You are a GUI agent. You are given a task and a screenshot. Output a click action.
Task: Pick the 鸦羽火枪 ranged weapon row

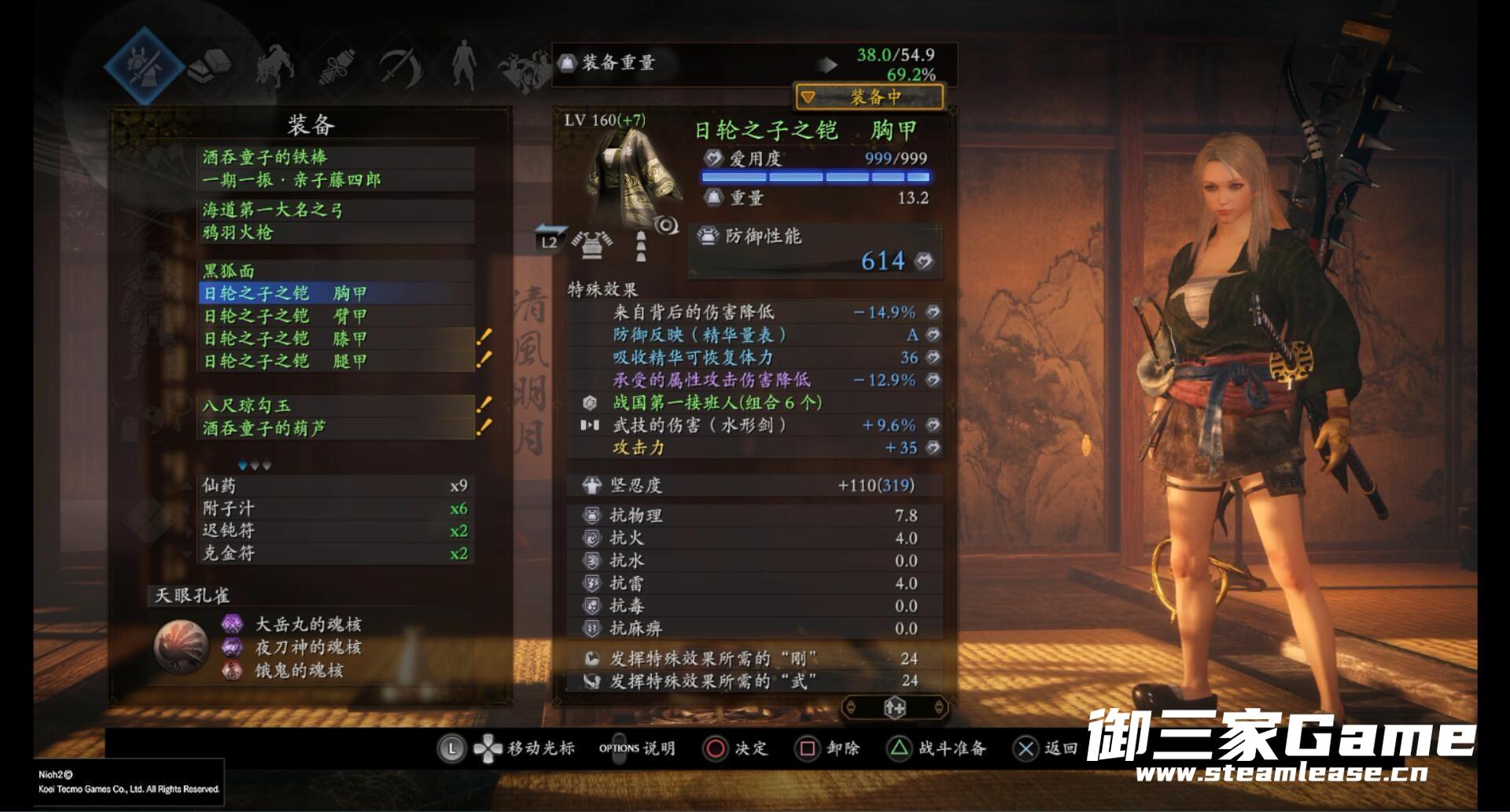point(337,233)
